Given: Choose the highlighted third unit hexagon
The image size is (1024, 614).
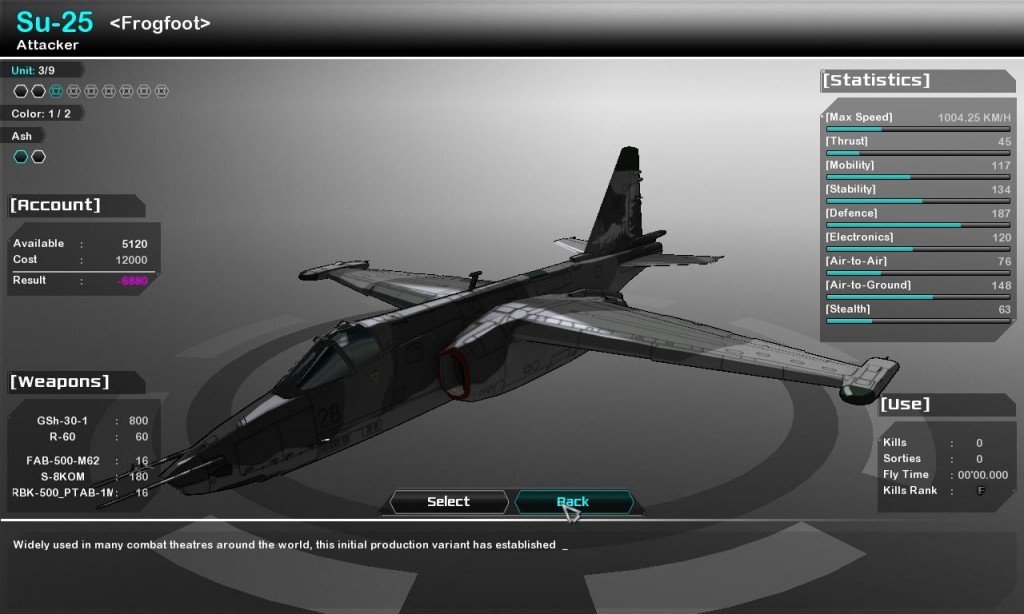Looking at the screenshot, I should tap(56, 91).
